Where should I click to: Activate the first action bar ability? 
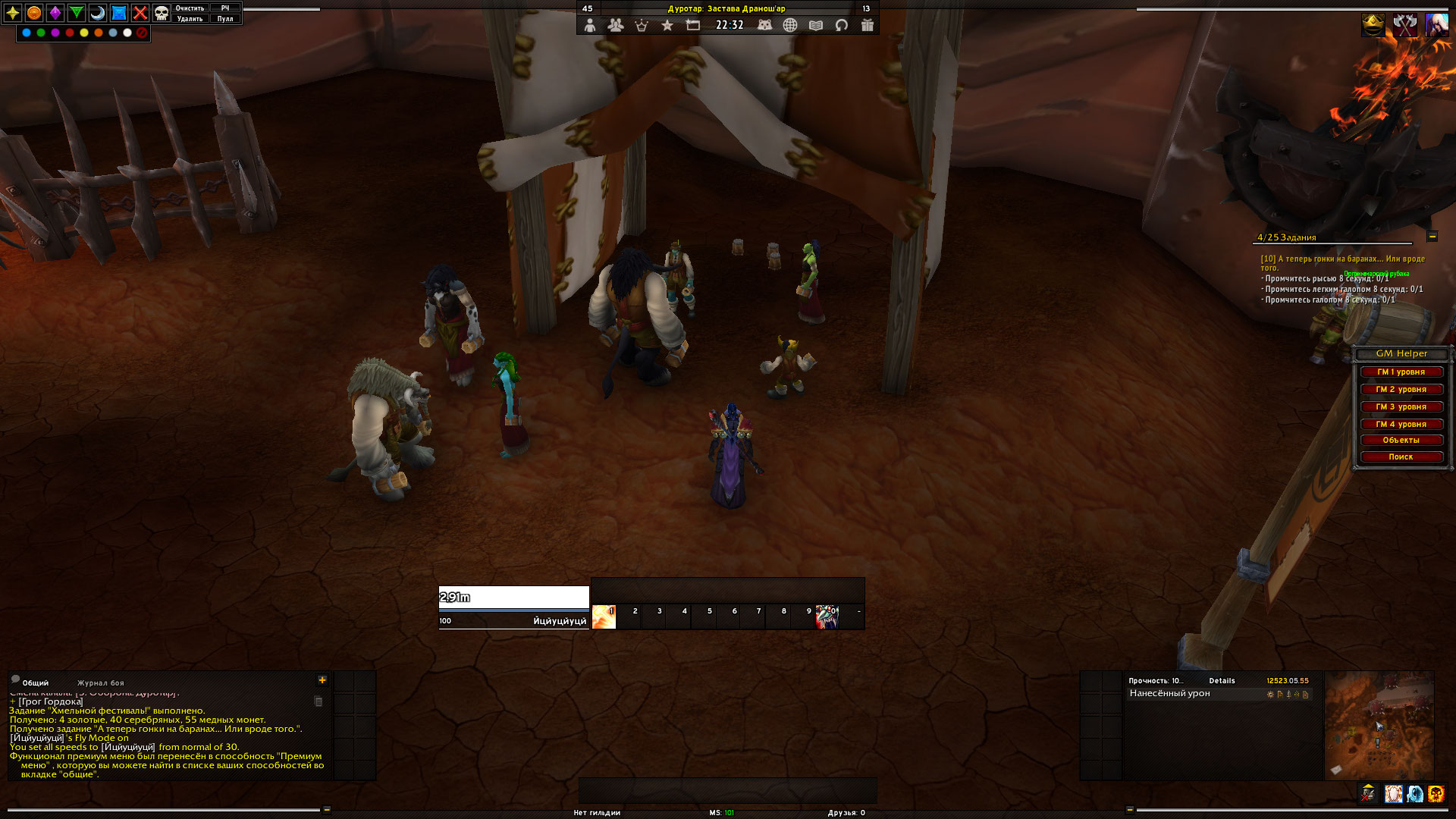point(604,617)
